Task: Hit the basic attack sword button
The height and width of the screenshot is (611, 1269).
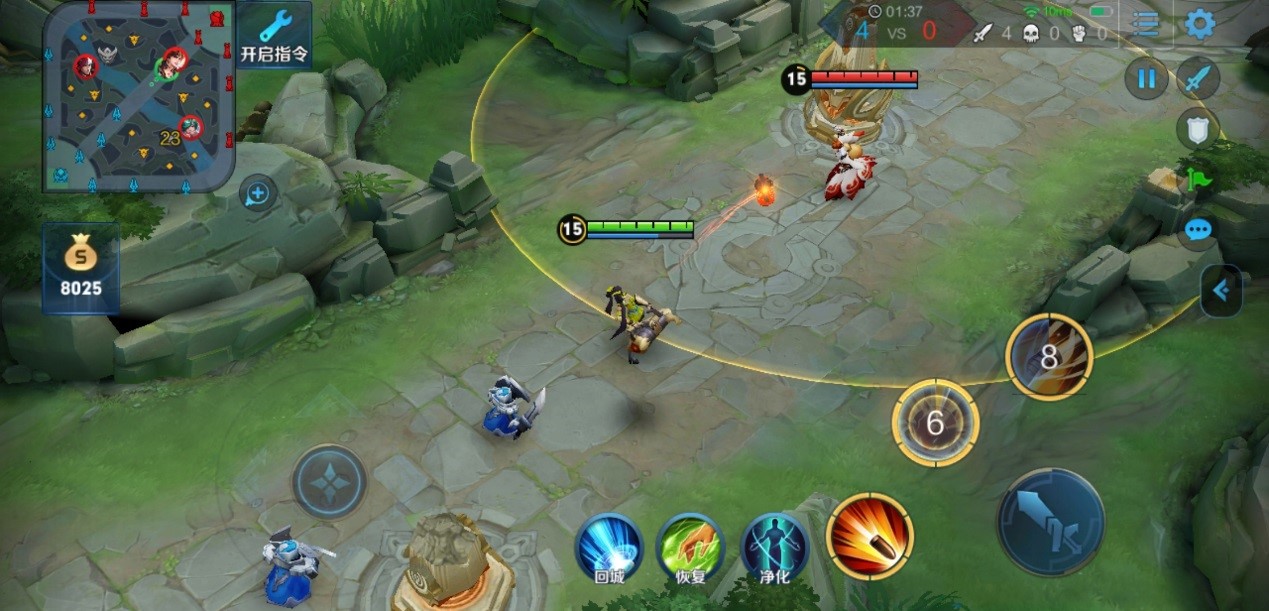Action: pos(1050,522)
